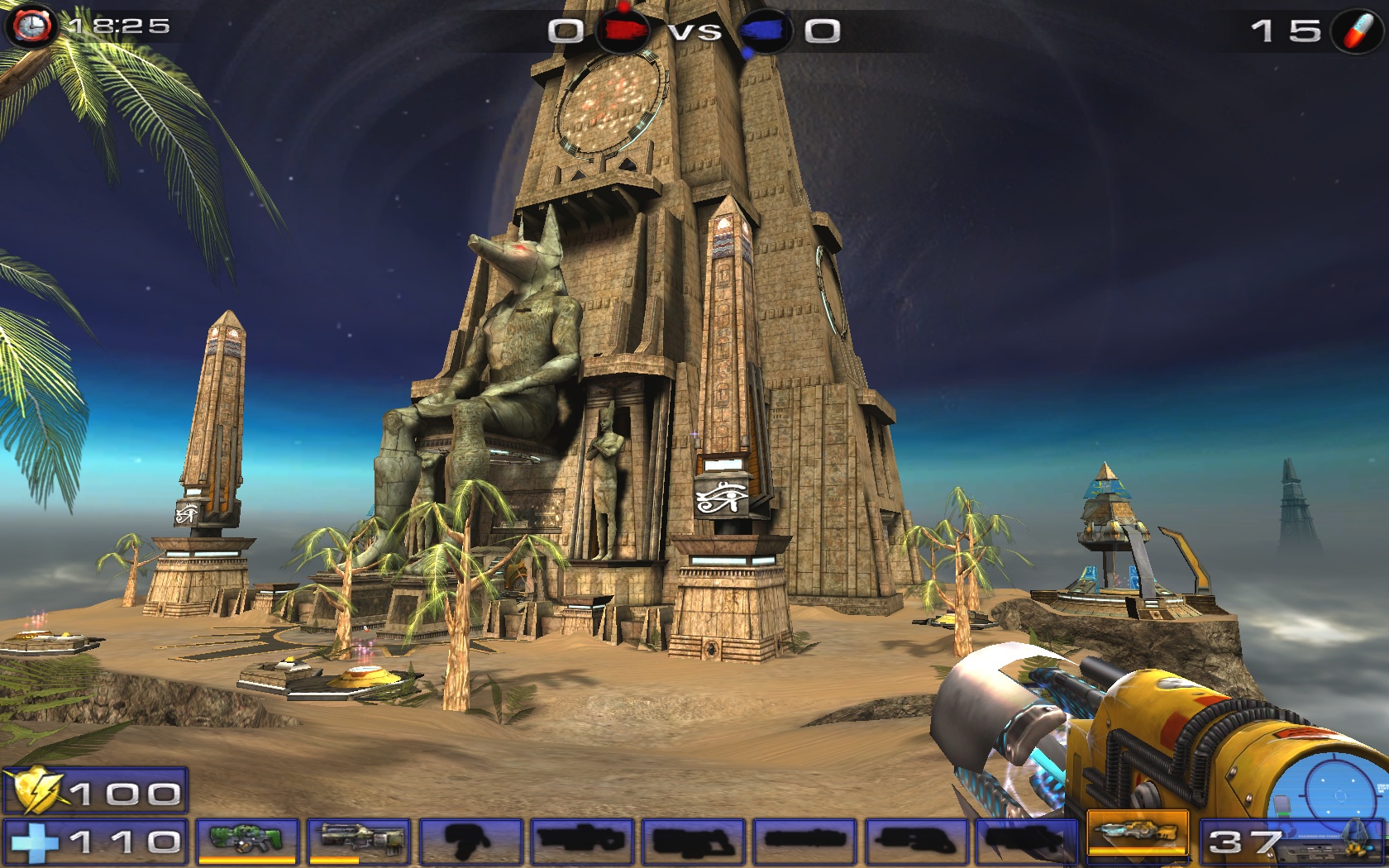Click the blue team emblem
1389x868 pixels.
coord(763,31)
